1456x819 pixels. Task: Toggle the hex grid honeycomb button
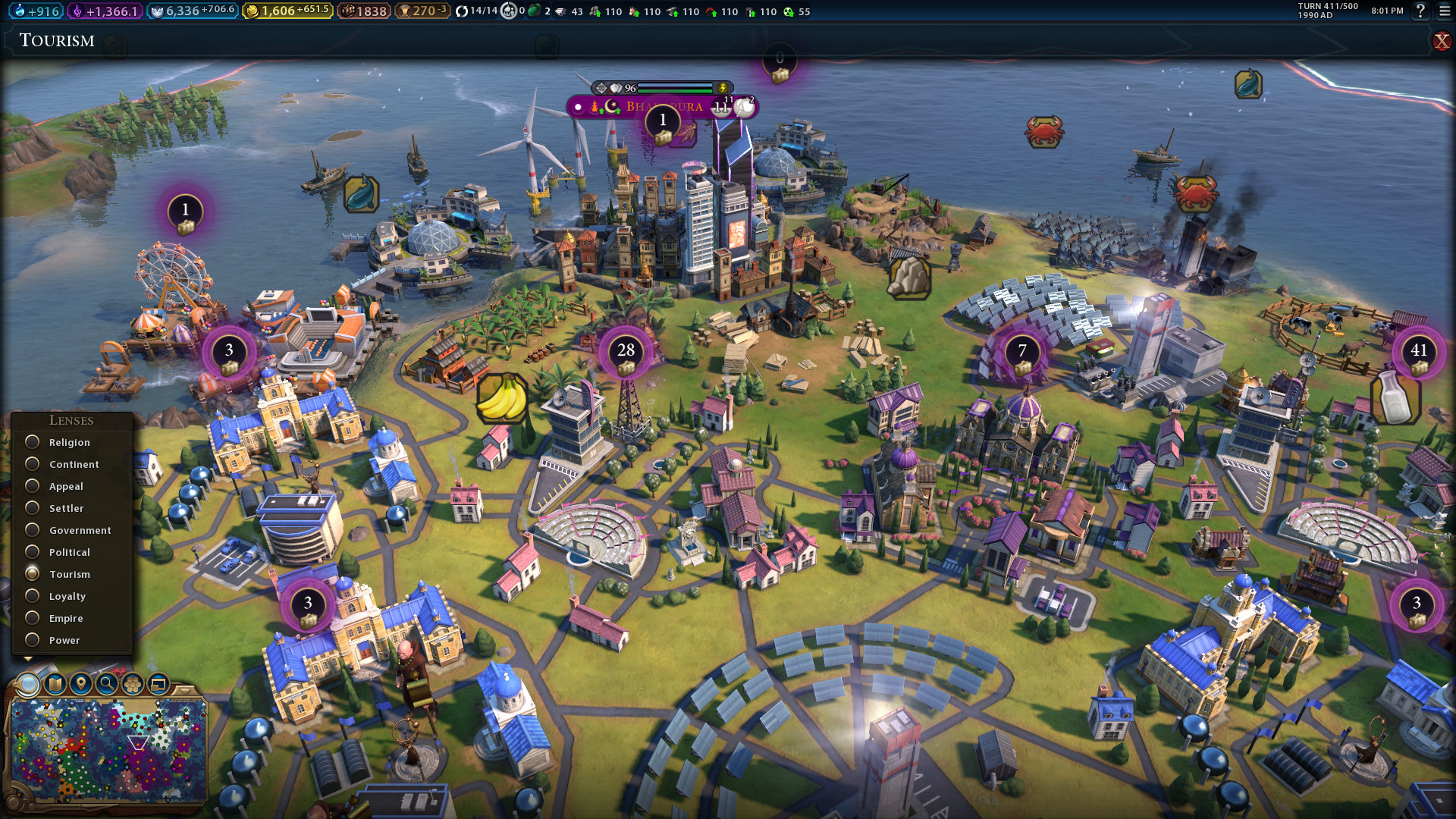coord(133,684)
